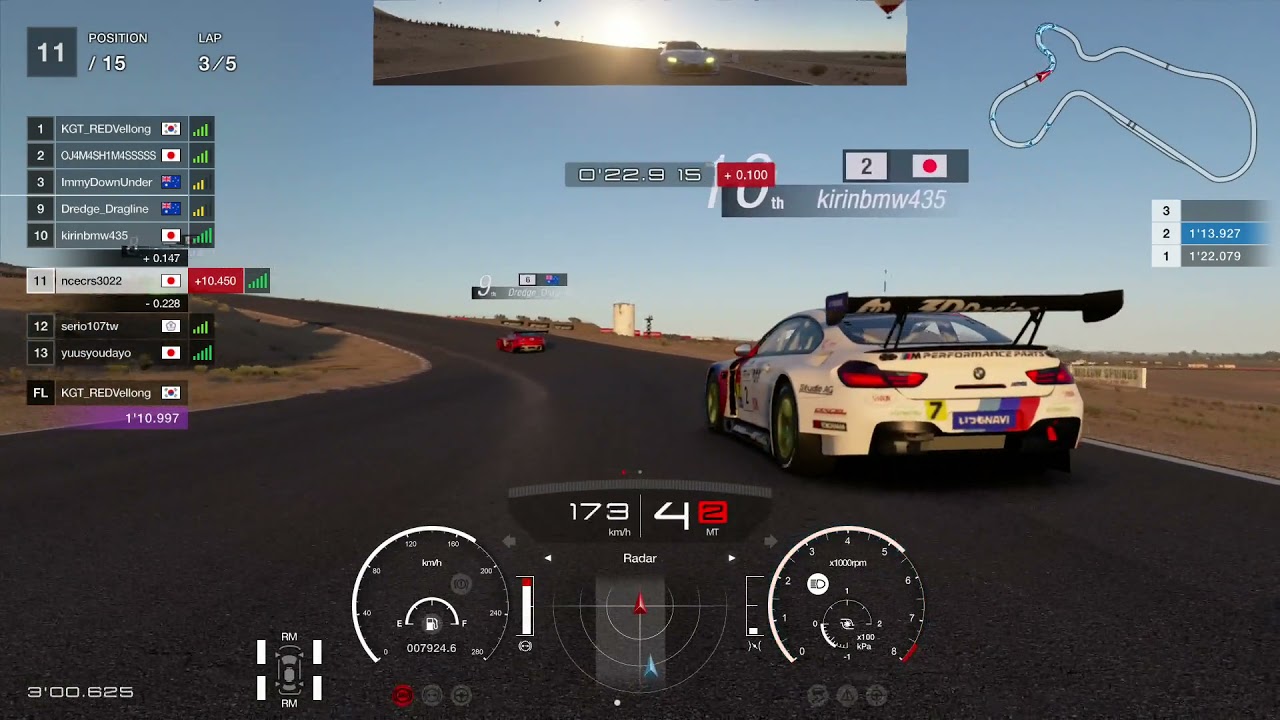The image size is (1280, 720).
Task: Switch the Radar display to the previous page
Action: coord(548,558)
